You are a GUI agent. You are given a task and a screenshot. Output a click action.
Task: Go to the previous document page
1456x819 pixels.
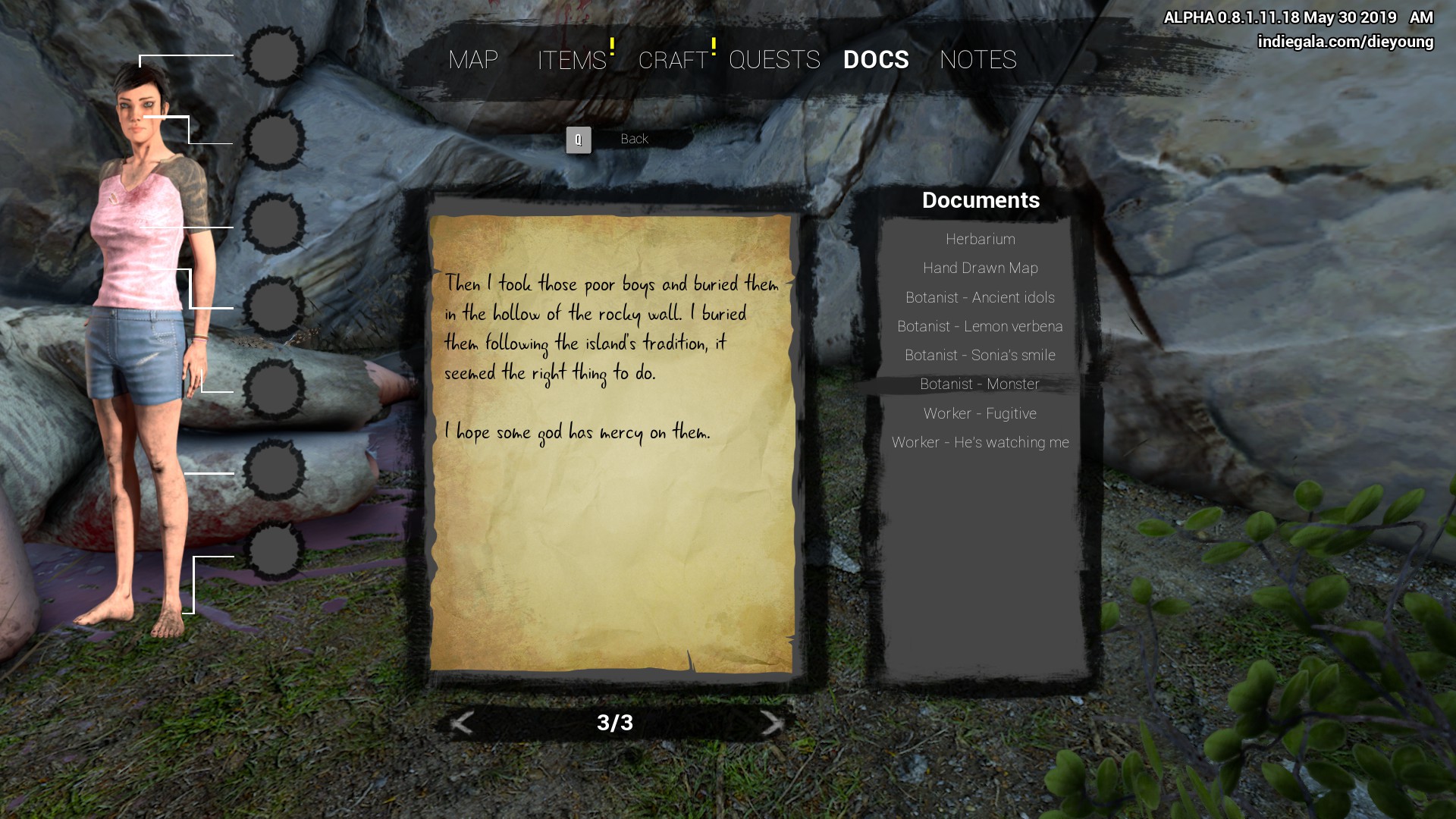pyautogui.click(x=462, y=723)
